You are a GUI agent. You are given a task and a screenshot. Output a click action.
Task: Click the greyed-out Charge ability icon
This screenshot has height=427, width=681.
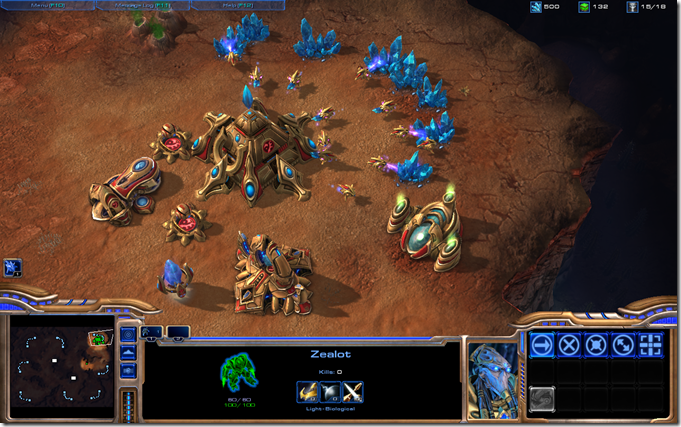(x=542, y=399)
